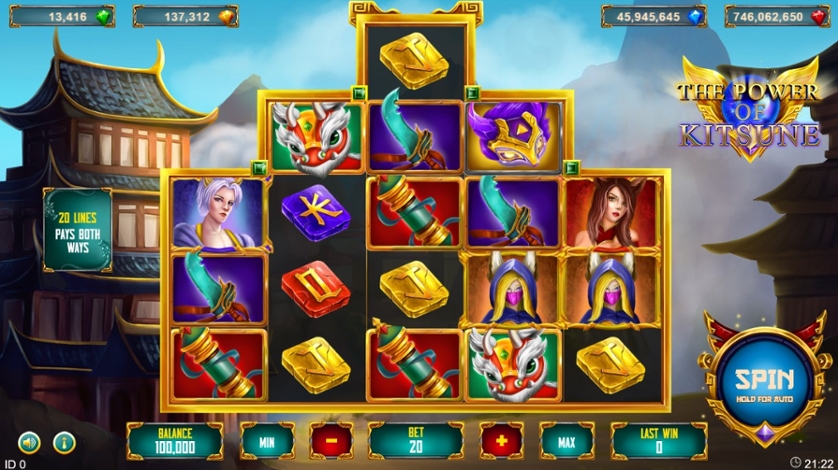This screenshot has width=838, height=470.
Task: Toggle sound with the speaker icon
Action: (29, 441)
